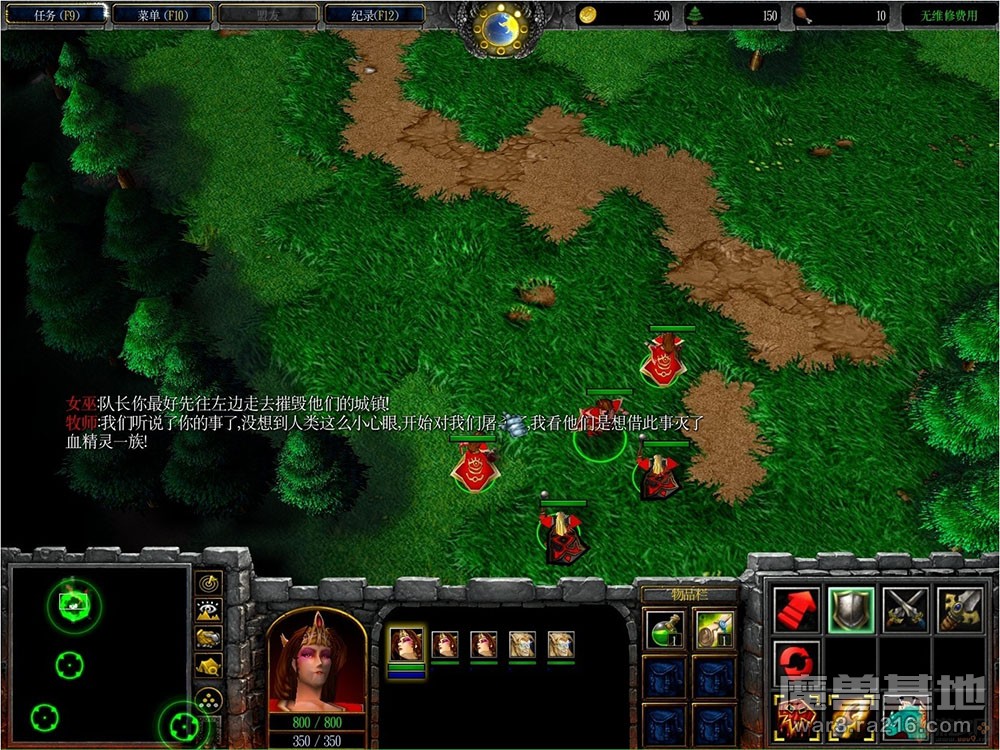Use the green potion in inventory
1000x750 pixels.
pyautogui.click(x=665, y=629)
